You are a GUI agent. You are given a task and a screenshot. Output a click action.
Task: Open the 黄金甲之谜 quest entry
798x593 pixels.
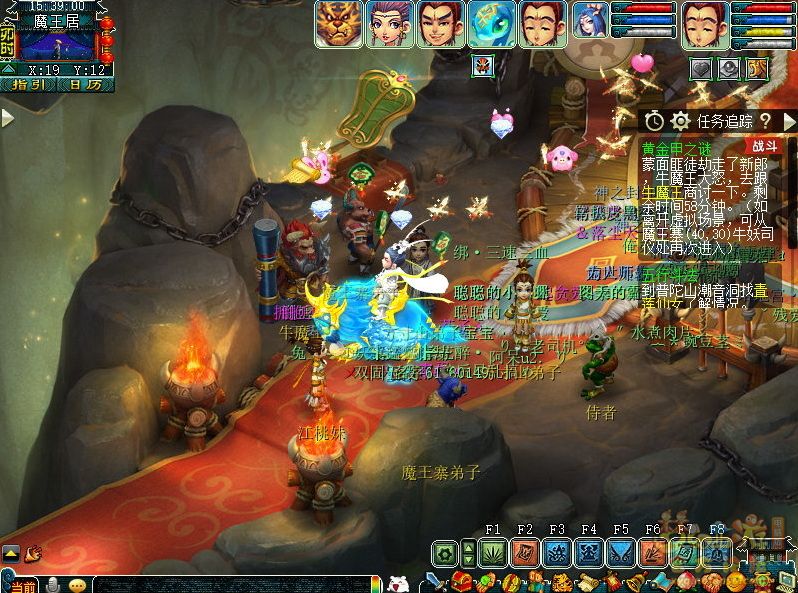coord(674,147)
